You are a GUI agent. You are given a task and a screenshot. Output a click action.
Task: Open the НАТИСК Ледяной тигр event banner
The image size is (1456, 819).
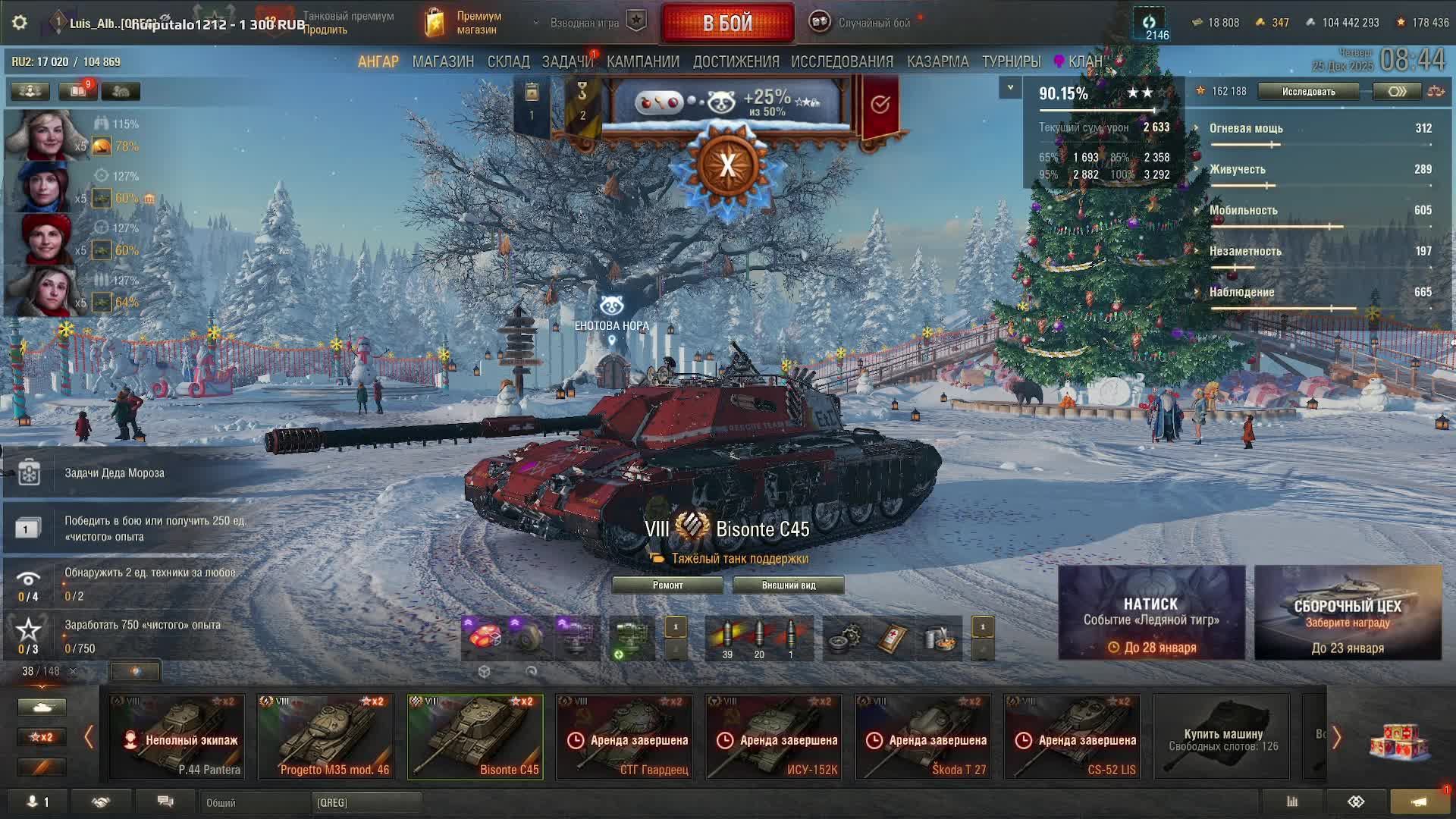pyautogui.click(x=1151, y=612)
